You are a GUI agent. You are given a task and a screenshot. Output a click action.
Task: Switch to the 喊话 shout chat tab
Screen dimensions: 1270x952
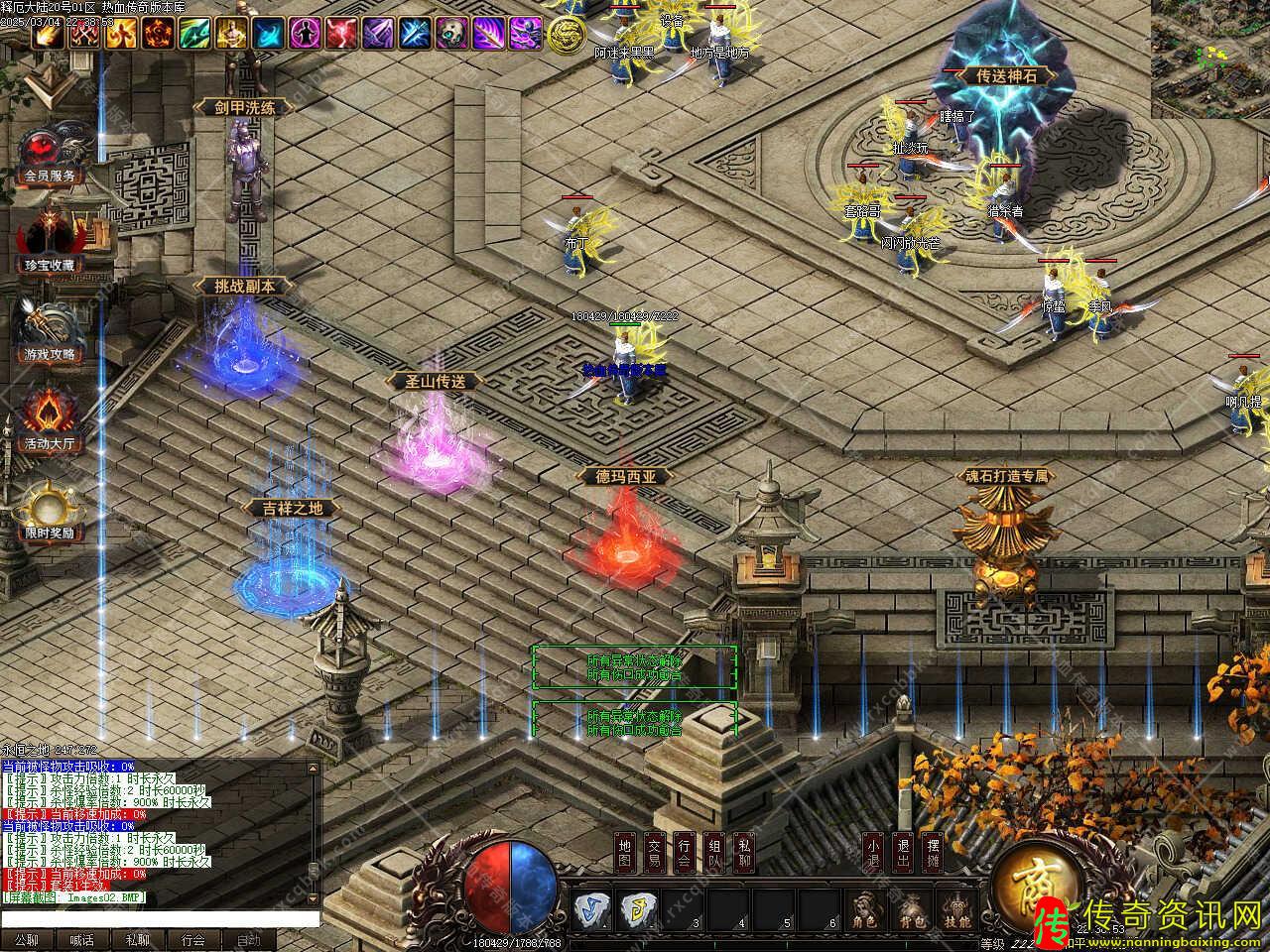click(82, 940)
